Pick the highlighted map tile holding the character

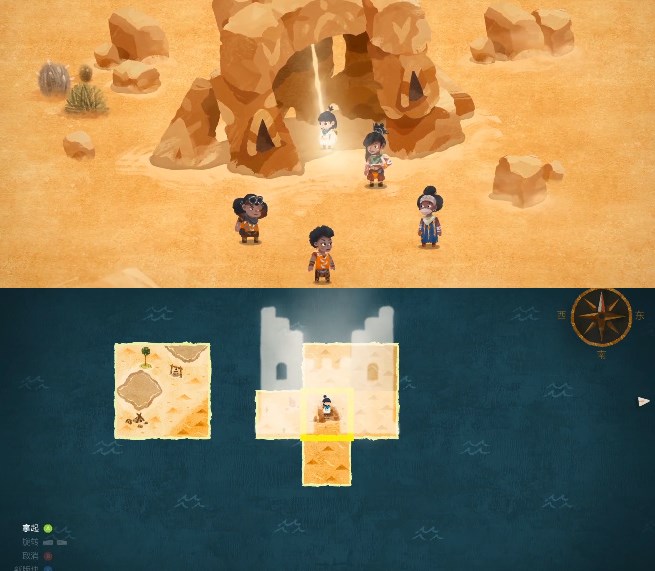point(327,413)
